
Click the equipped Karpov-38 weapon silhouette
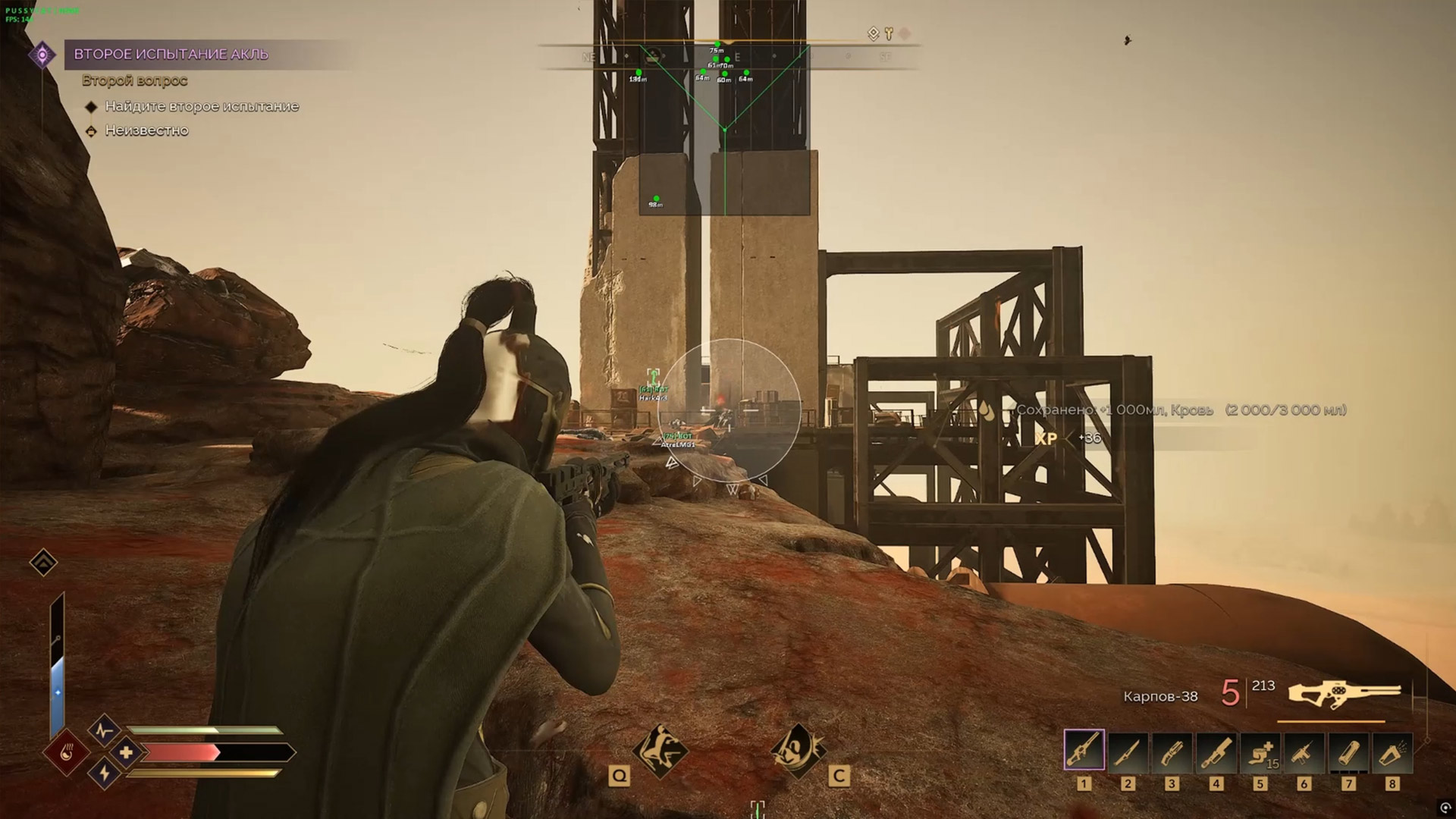(x=1344, y=695)
